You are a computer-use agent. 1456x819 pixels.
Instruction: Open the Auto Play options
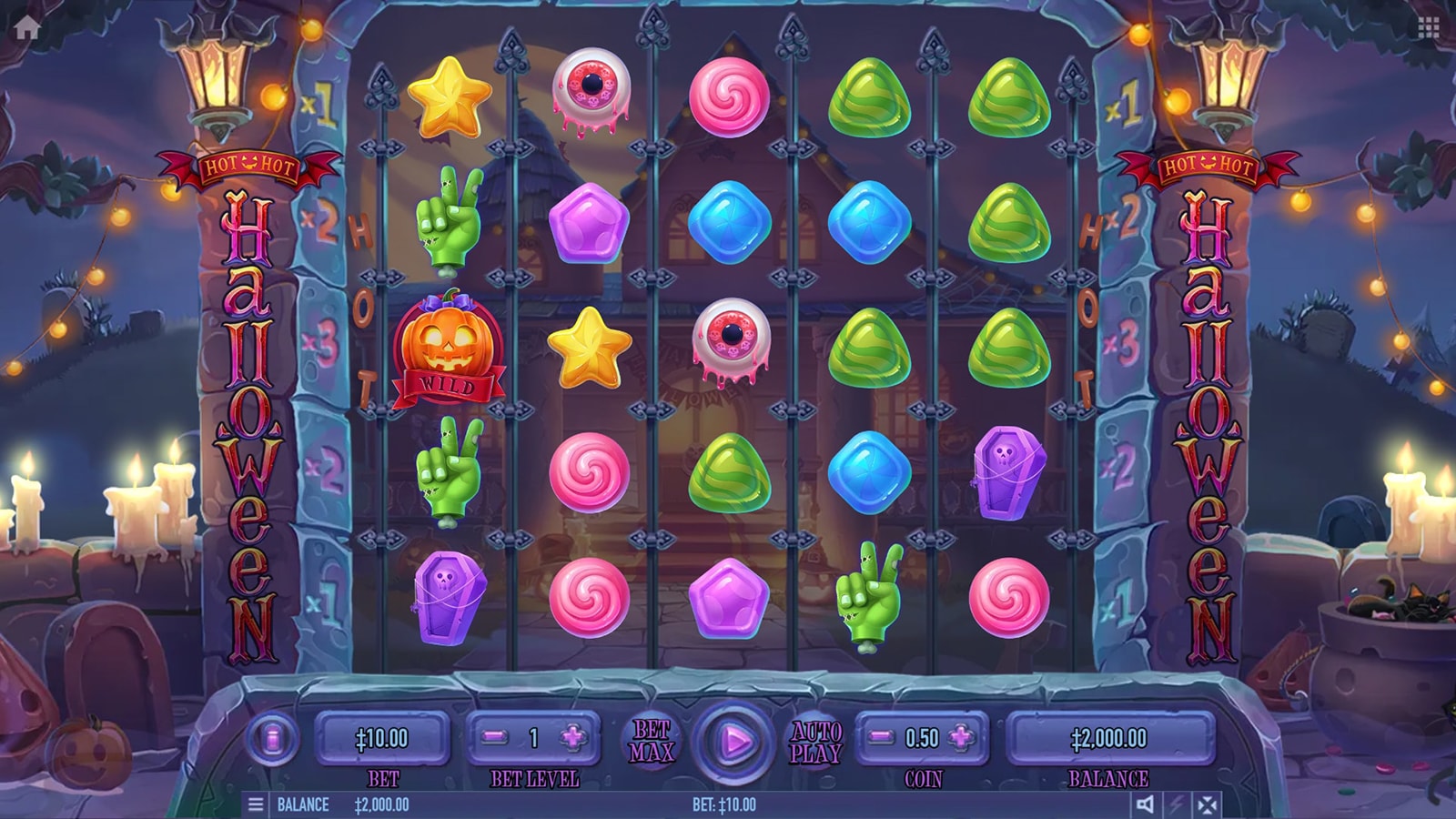click(815, 742)
